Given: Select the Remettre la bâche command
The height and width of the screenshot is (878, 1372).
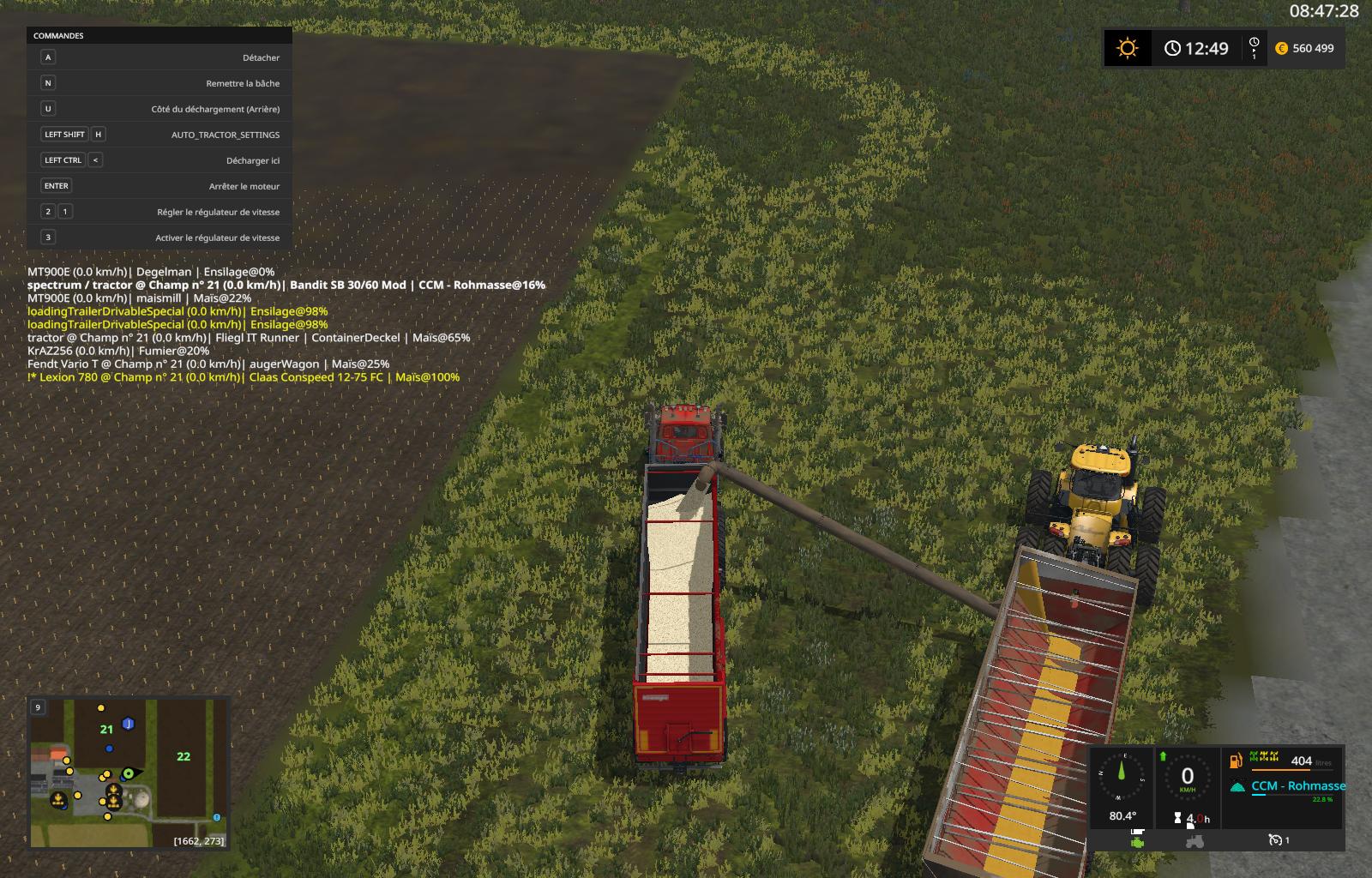Looking at the screenshot, I should (159, 83).
